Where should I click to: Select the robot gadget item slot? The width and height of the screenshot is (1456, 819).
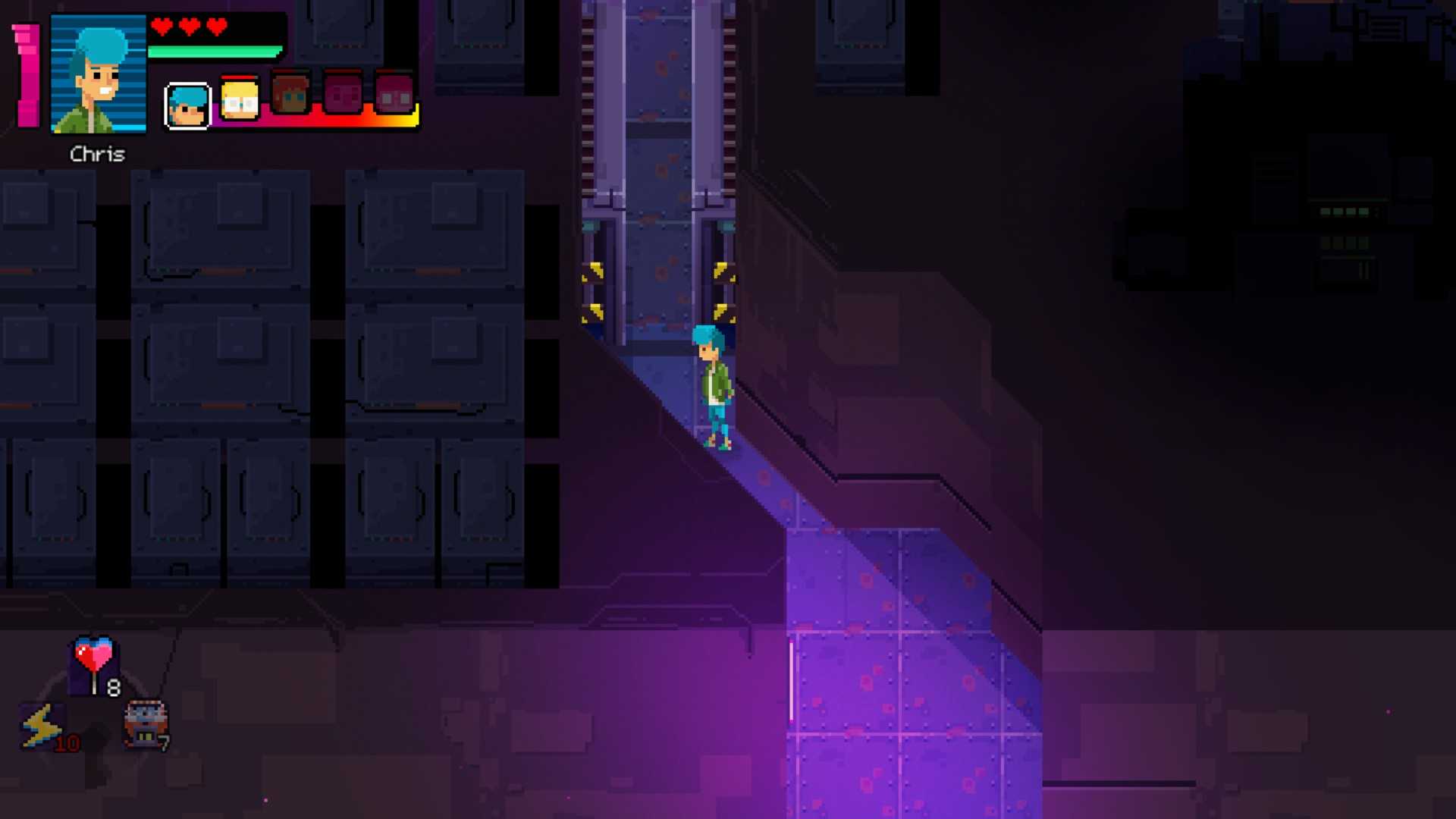click(x=145, y=723)
